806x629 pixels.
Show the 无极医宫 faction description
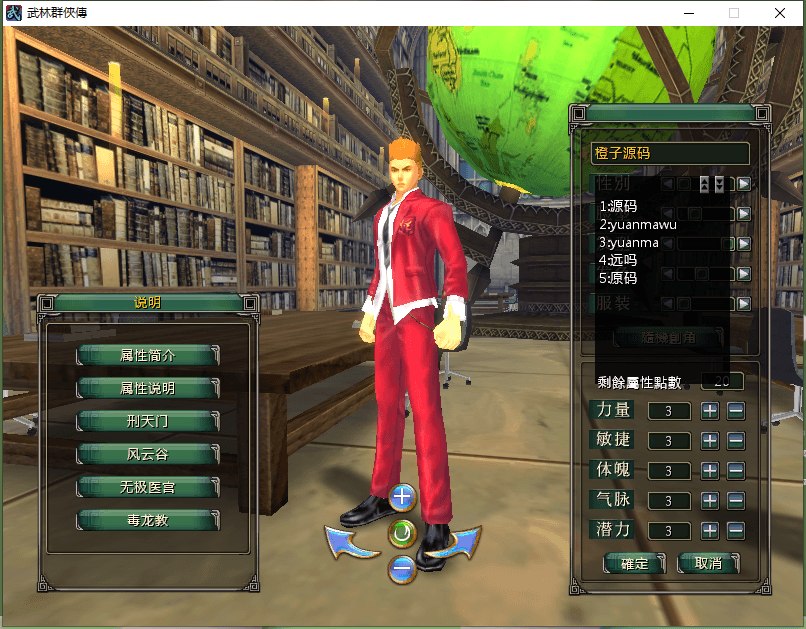pos(148,487)
